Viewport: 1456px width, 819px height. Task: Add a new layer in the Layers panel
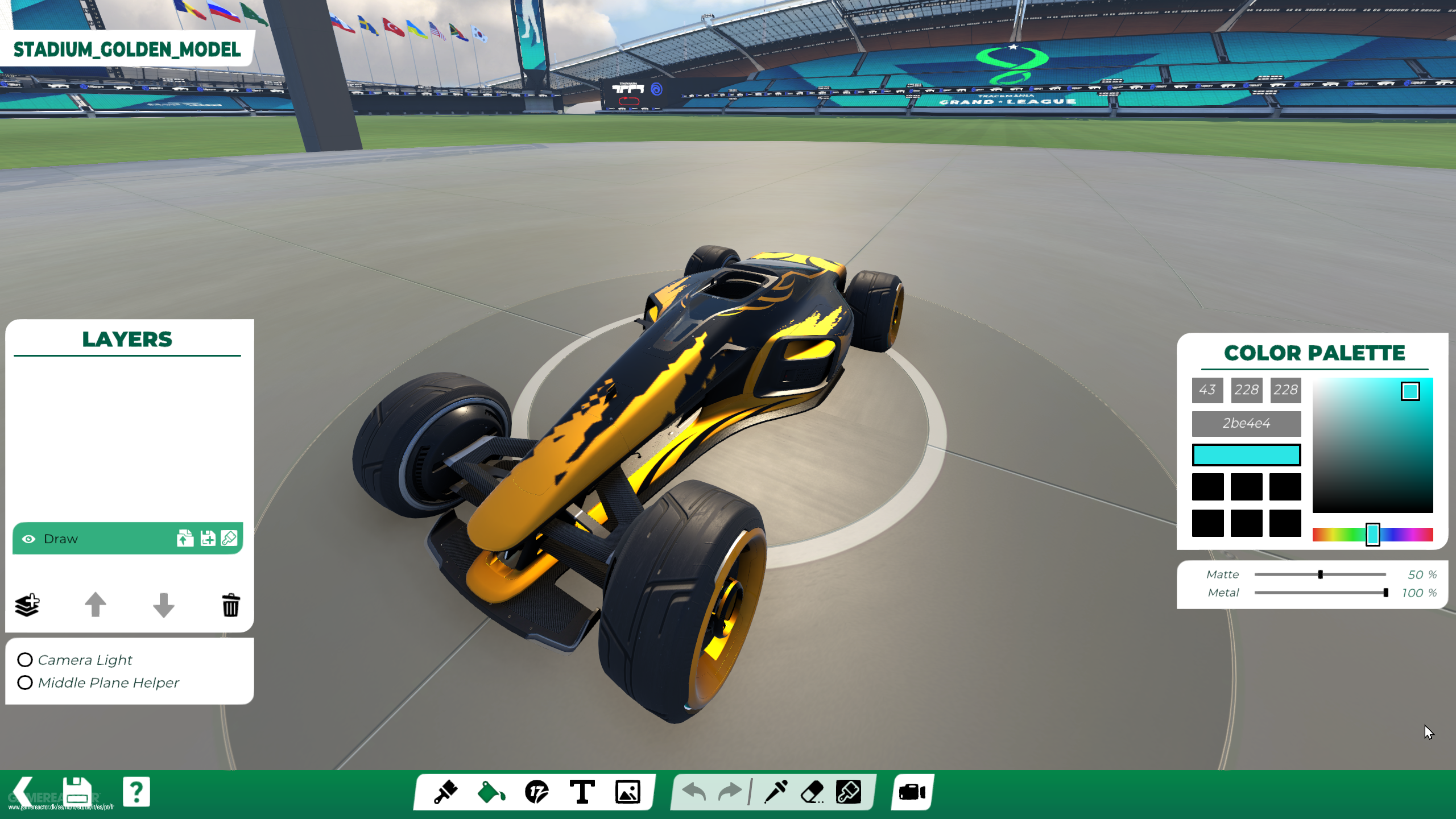point(28,605)
